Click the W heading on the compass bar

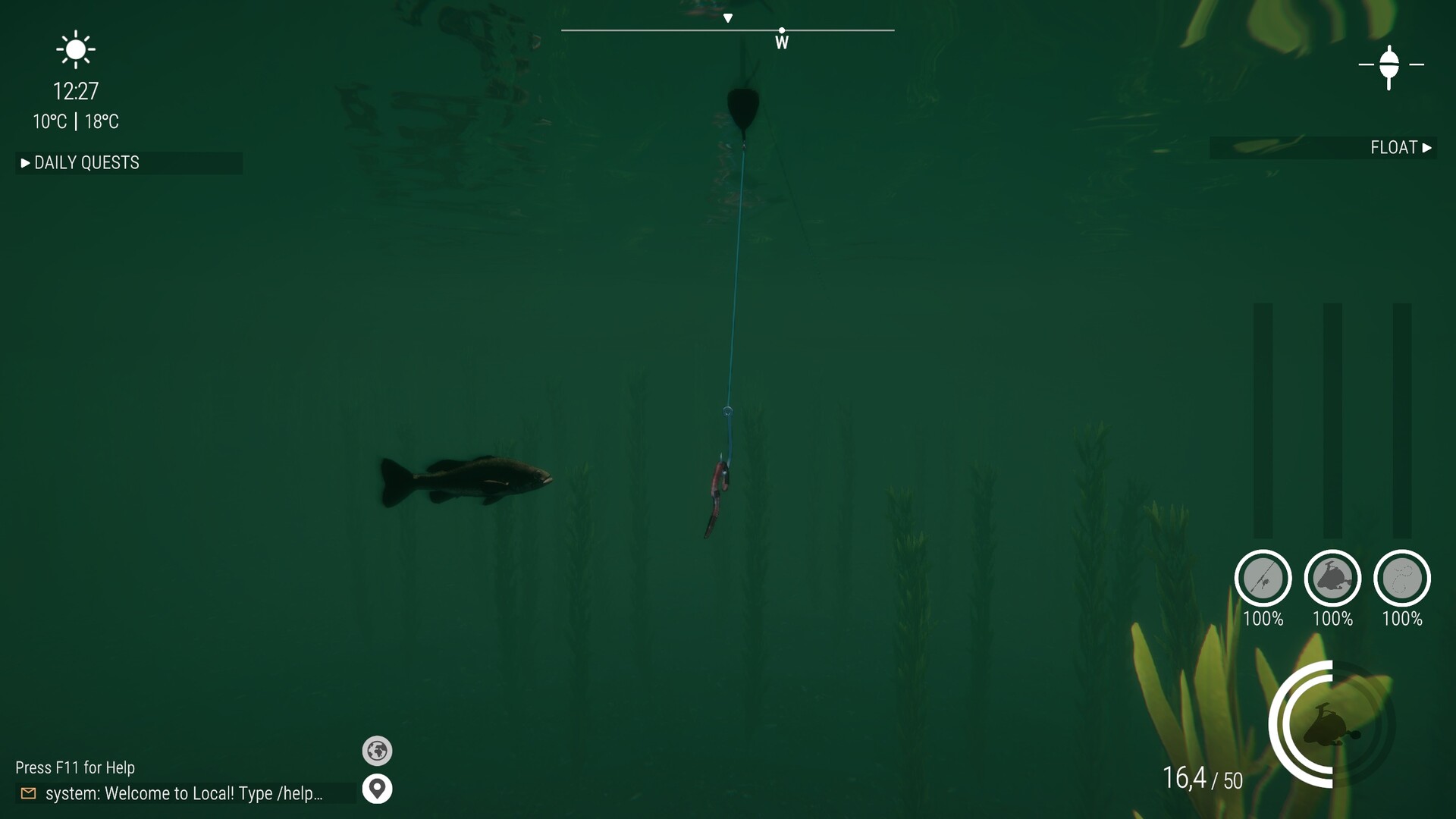tap(781, 42)
